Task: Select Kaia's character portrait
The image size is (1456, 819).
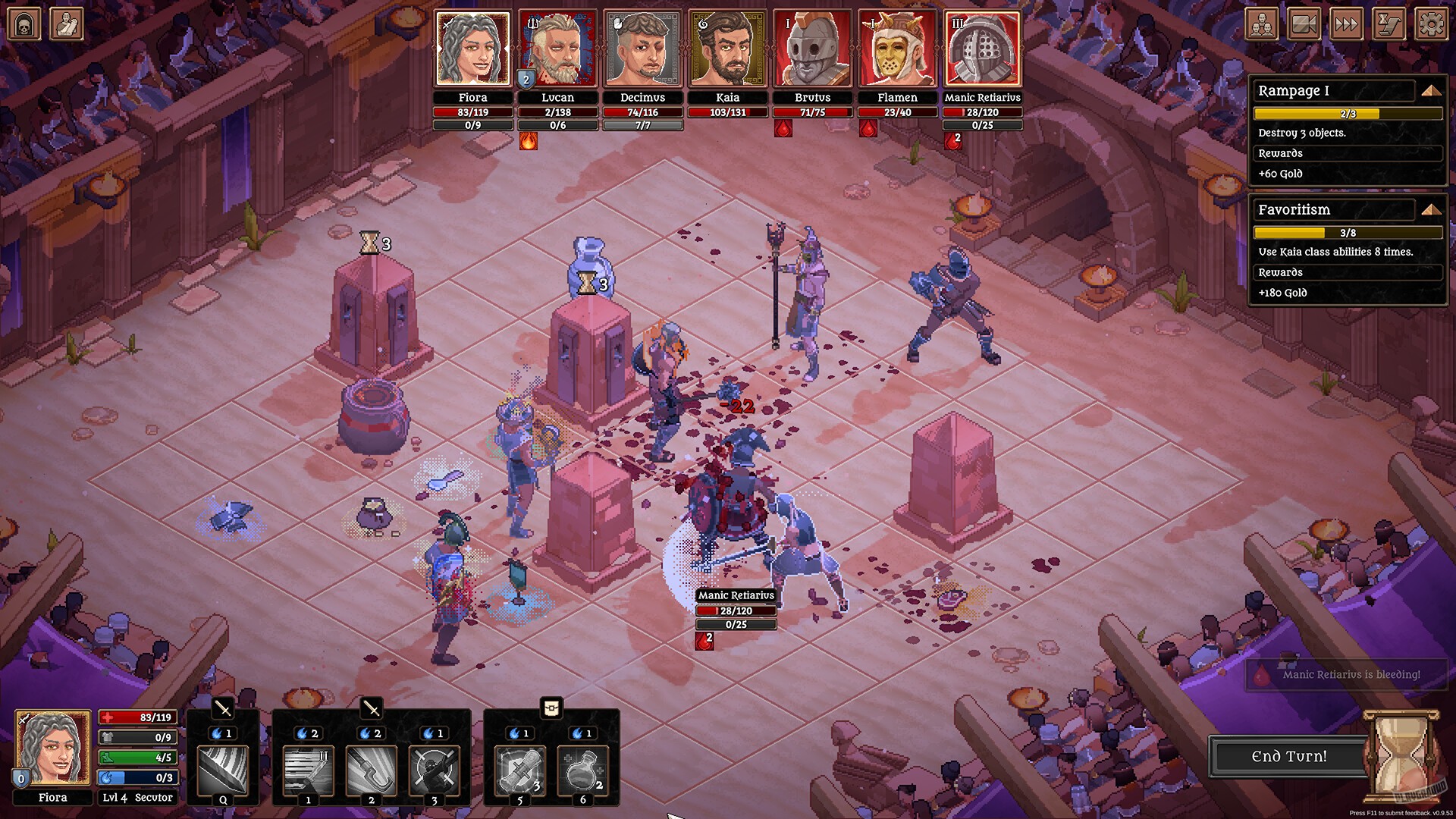Action: click(728, 48)
